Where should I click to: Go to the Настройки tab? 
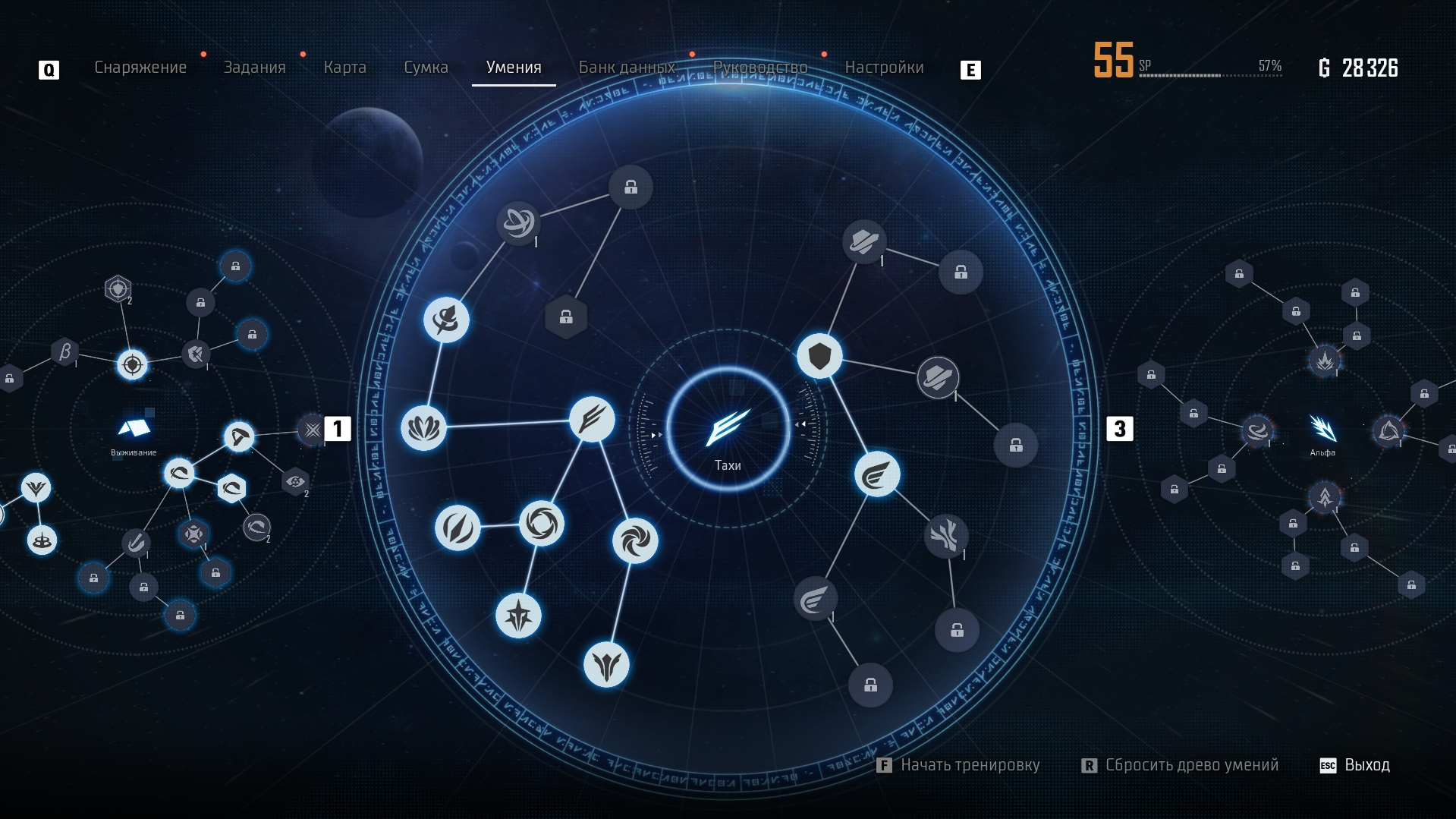[884, 68]
